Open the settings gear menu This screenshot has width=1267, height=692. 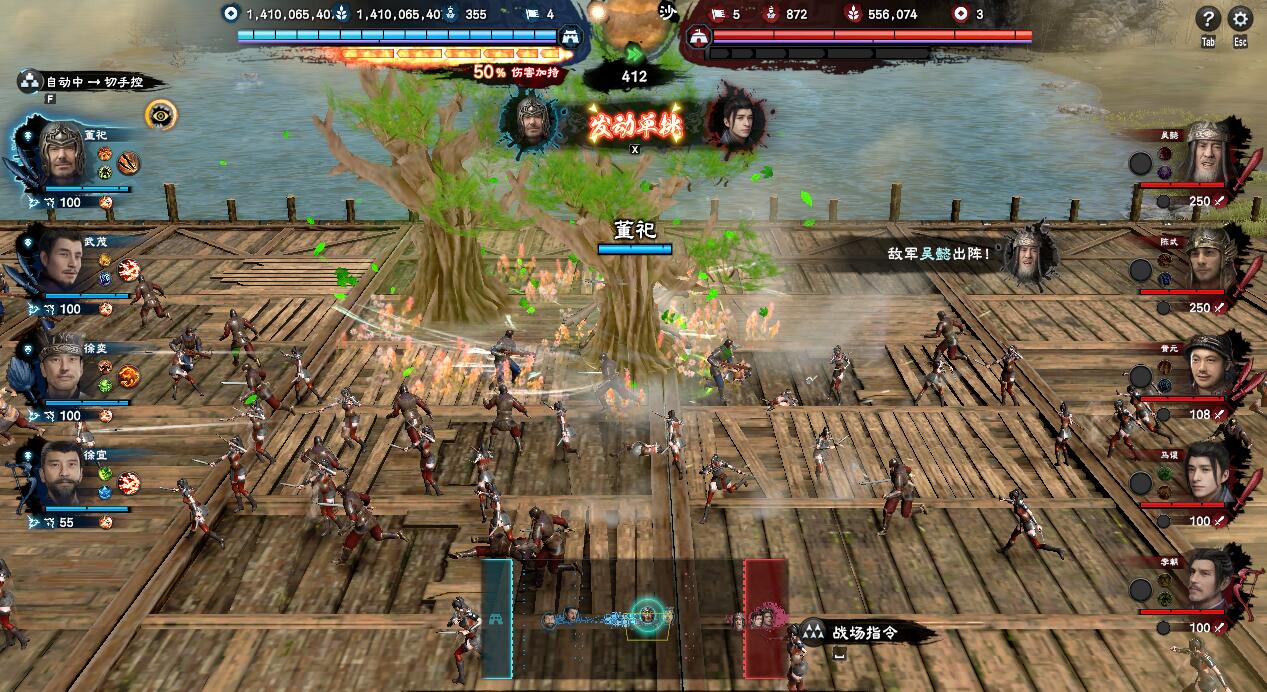coord(1240,19)
